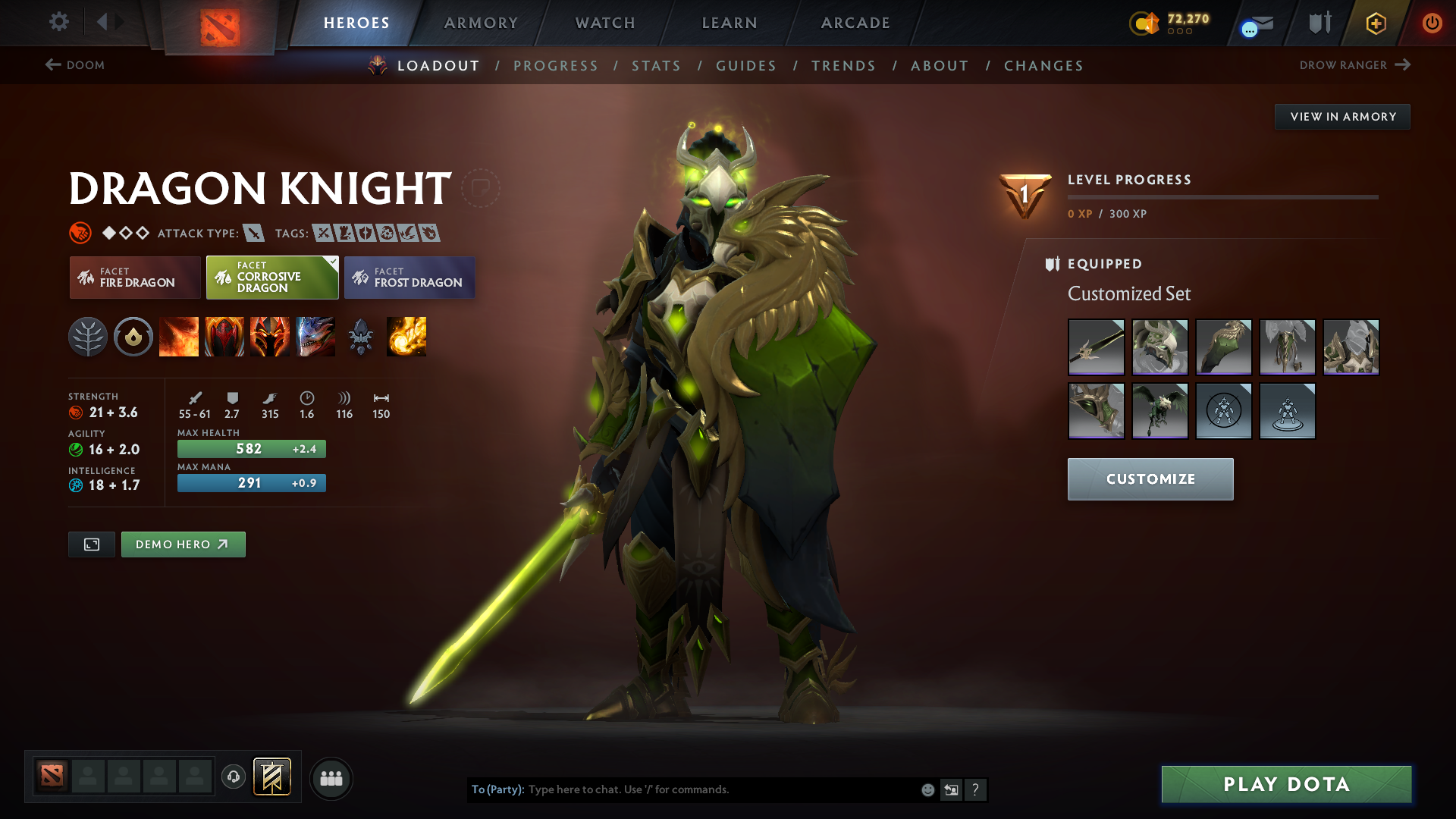This screenshot has width=1456, height=819.
Task: Open the Armory menu
Action: pyautogui.click(x=481, y=23)
